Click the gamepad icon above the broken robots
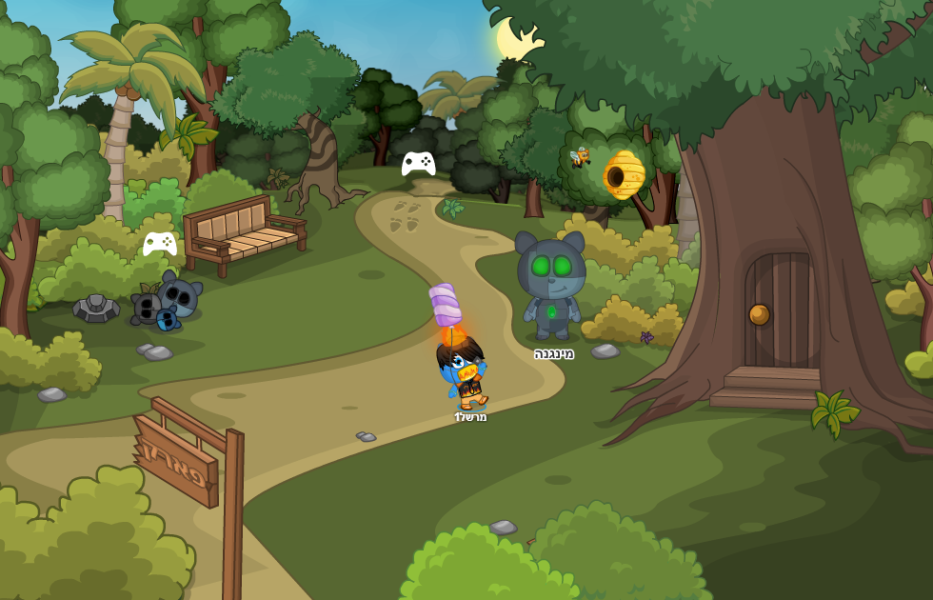Screen dimensions: 933x600 [160, 243]
